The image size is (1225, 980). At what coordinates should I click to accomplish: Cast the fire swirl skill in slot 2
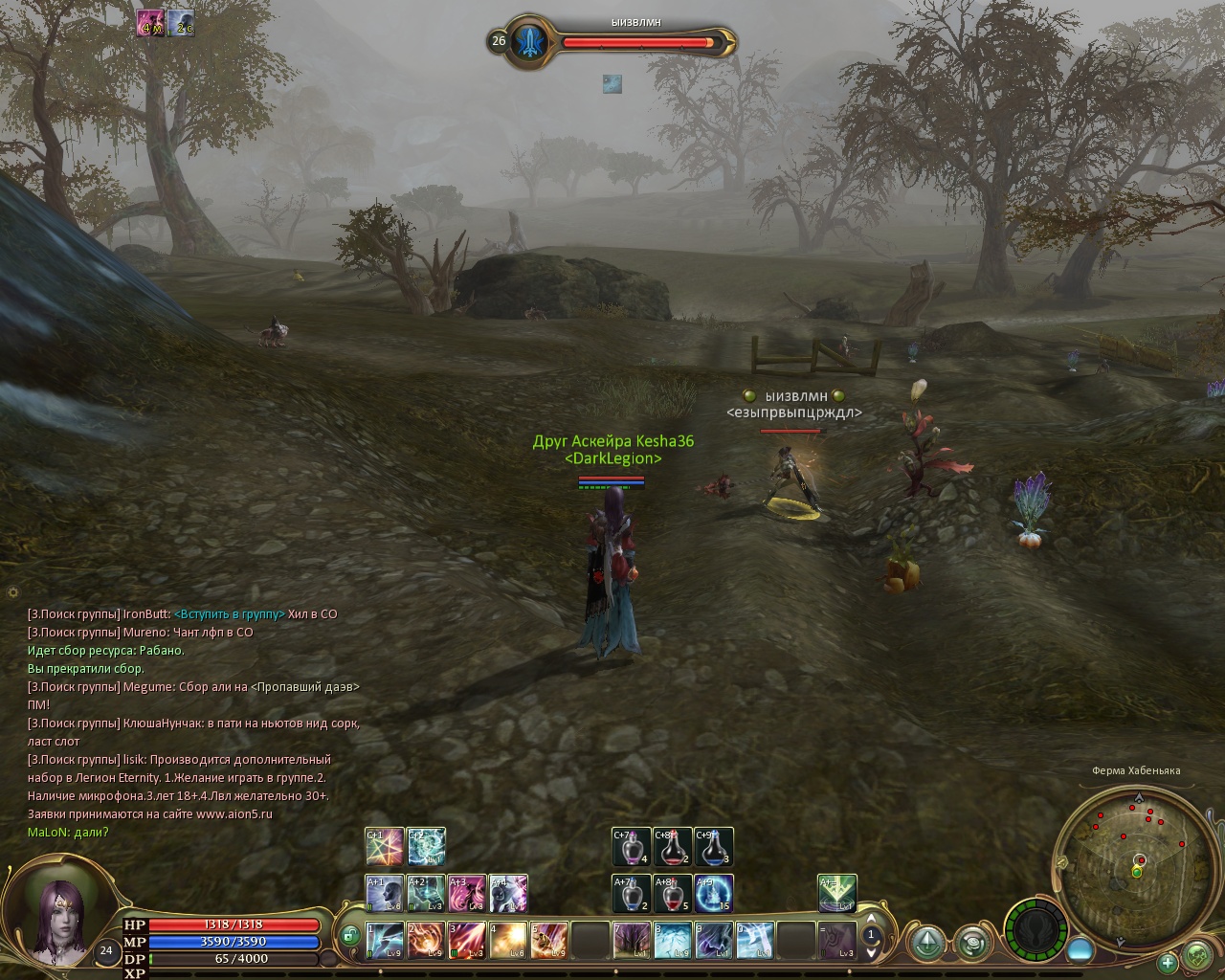coord(426,940)
